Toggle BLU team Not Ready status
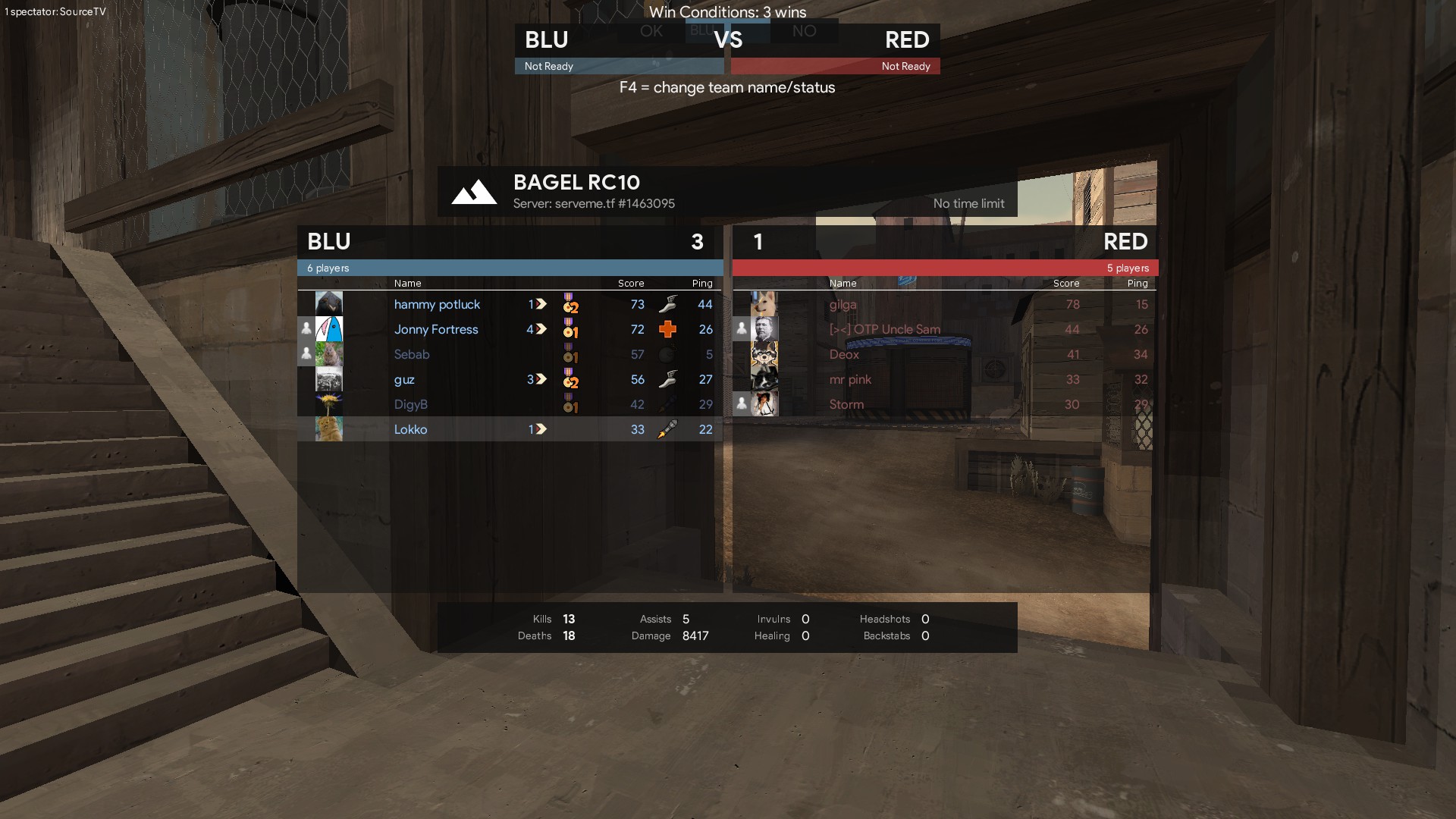 pos(619,66)
